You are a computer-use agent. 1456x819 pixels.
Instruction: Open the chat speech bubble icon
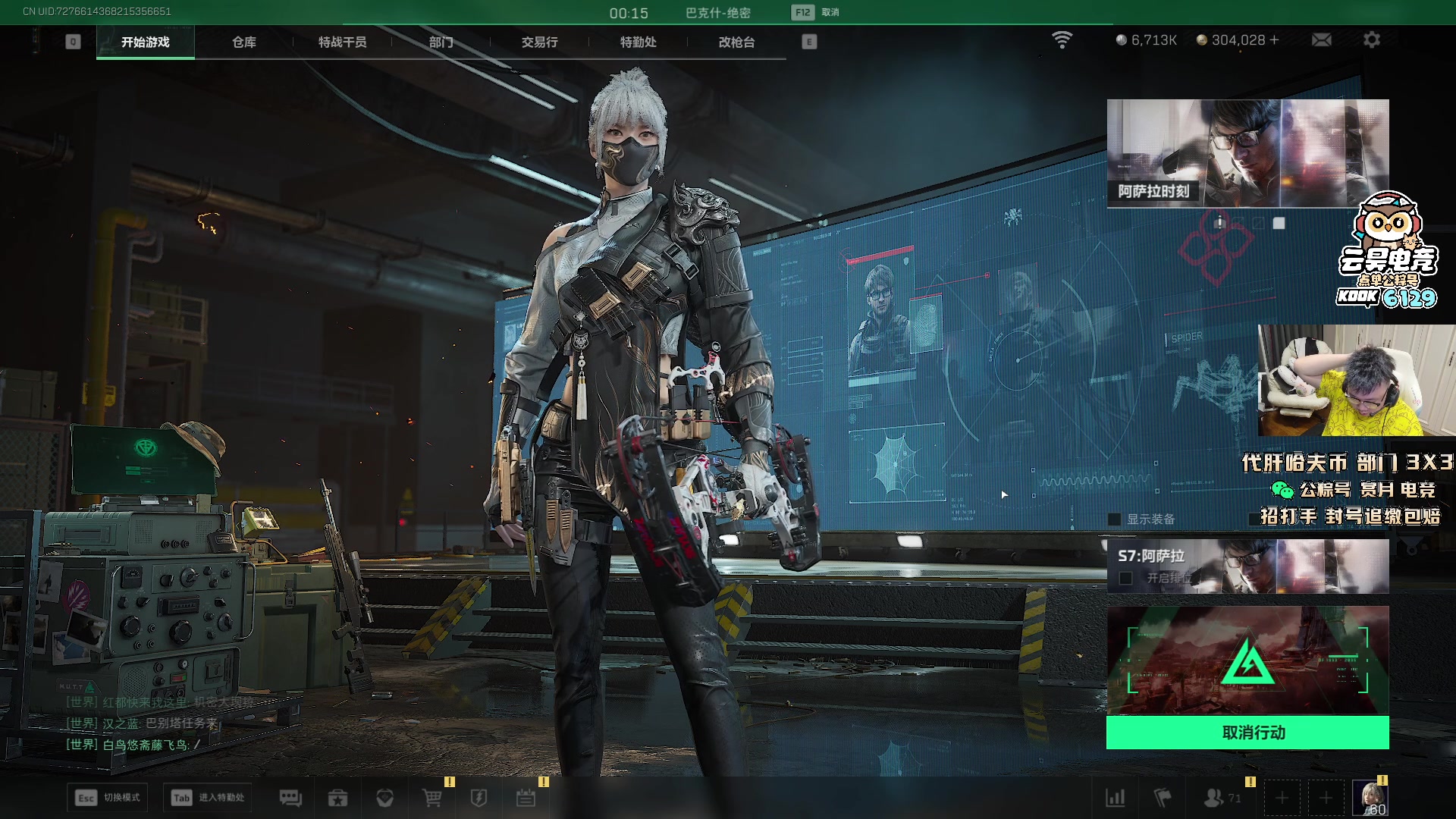[290, 798]
